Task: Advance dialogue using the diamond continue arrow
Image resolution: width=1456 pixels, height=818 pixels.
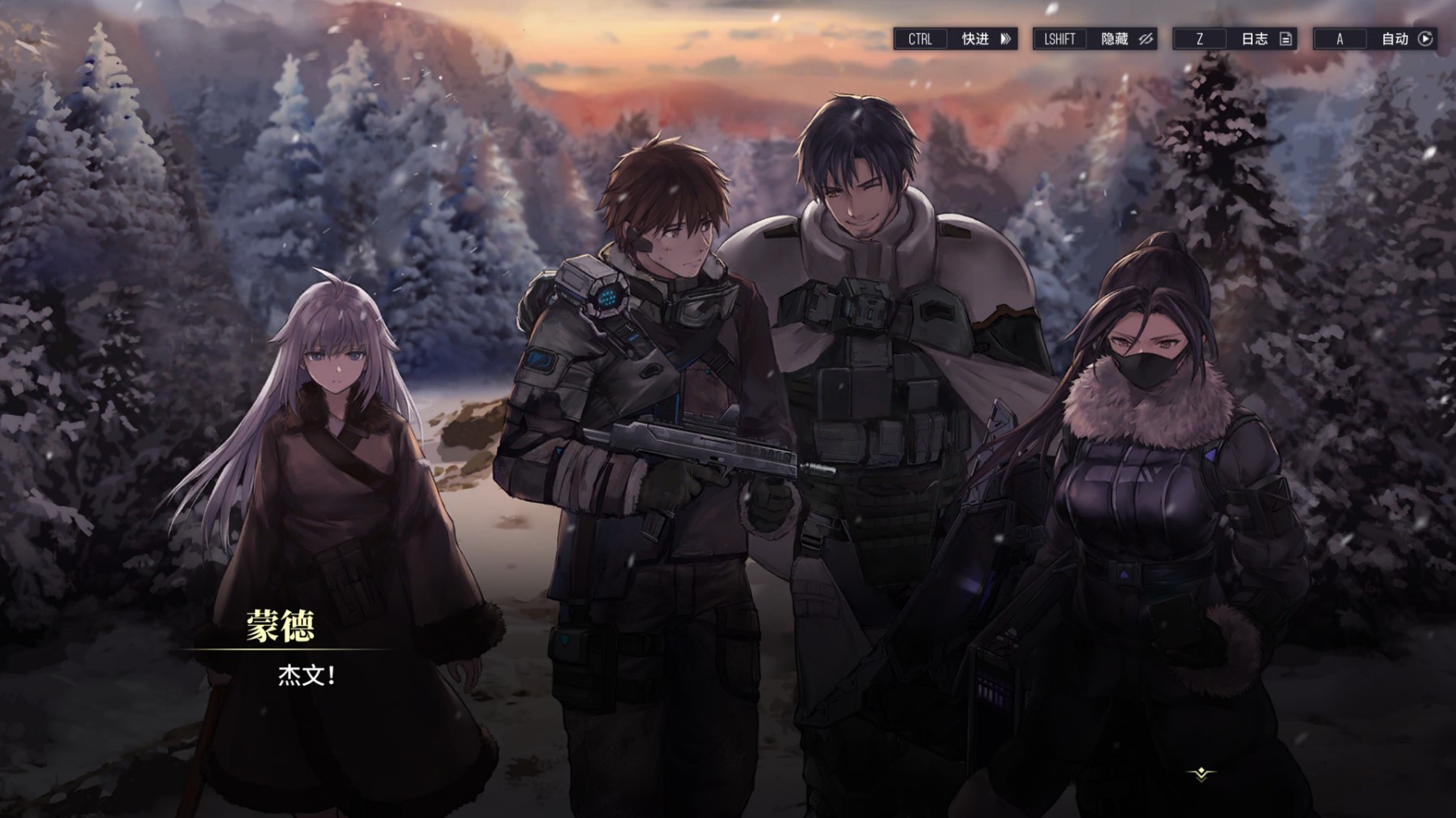Action: [1201, 774]
